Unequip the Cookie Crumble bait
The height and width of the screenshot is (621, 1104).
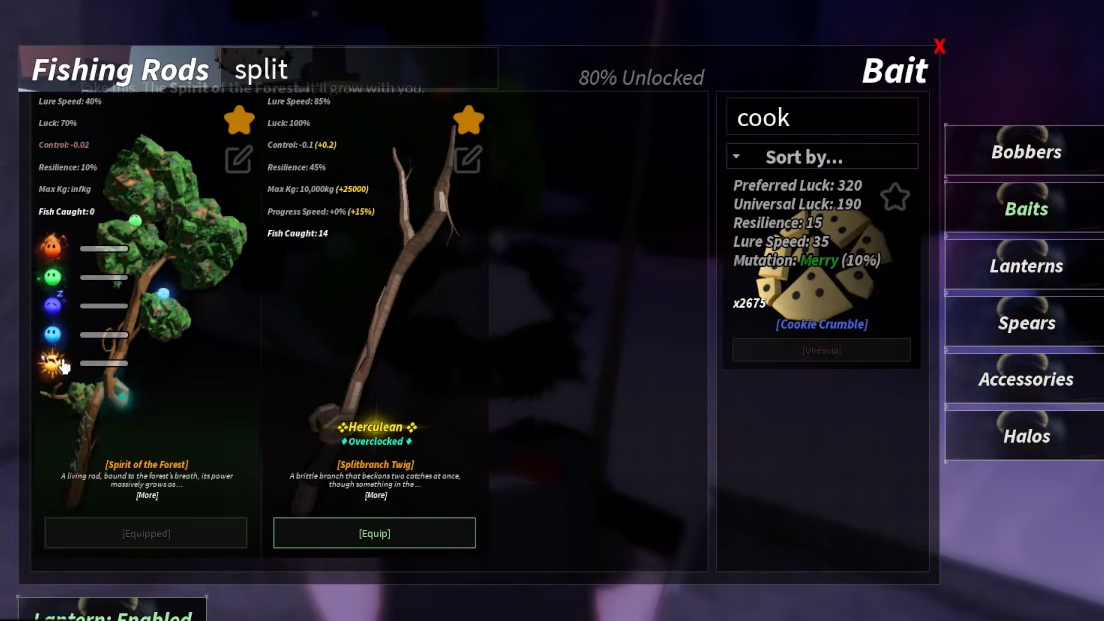pyautogui.click(x=821, y=350)
